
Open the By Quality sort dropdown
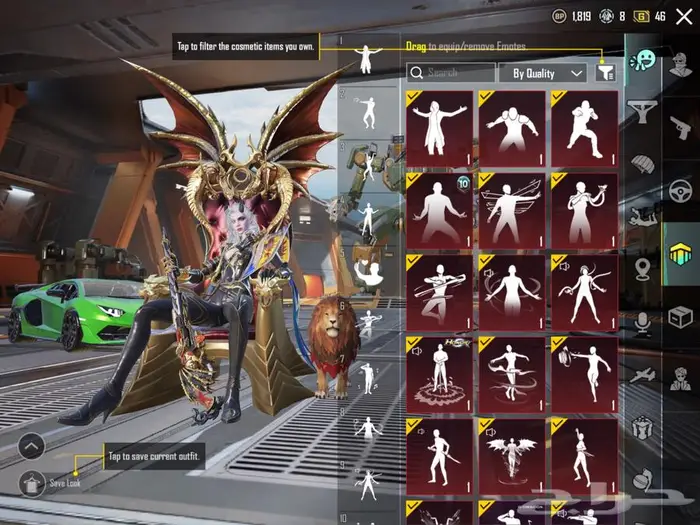[547, 73]
